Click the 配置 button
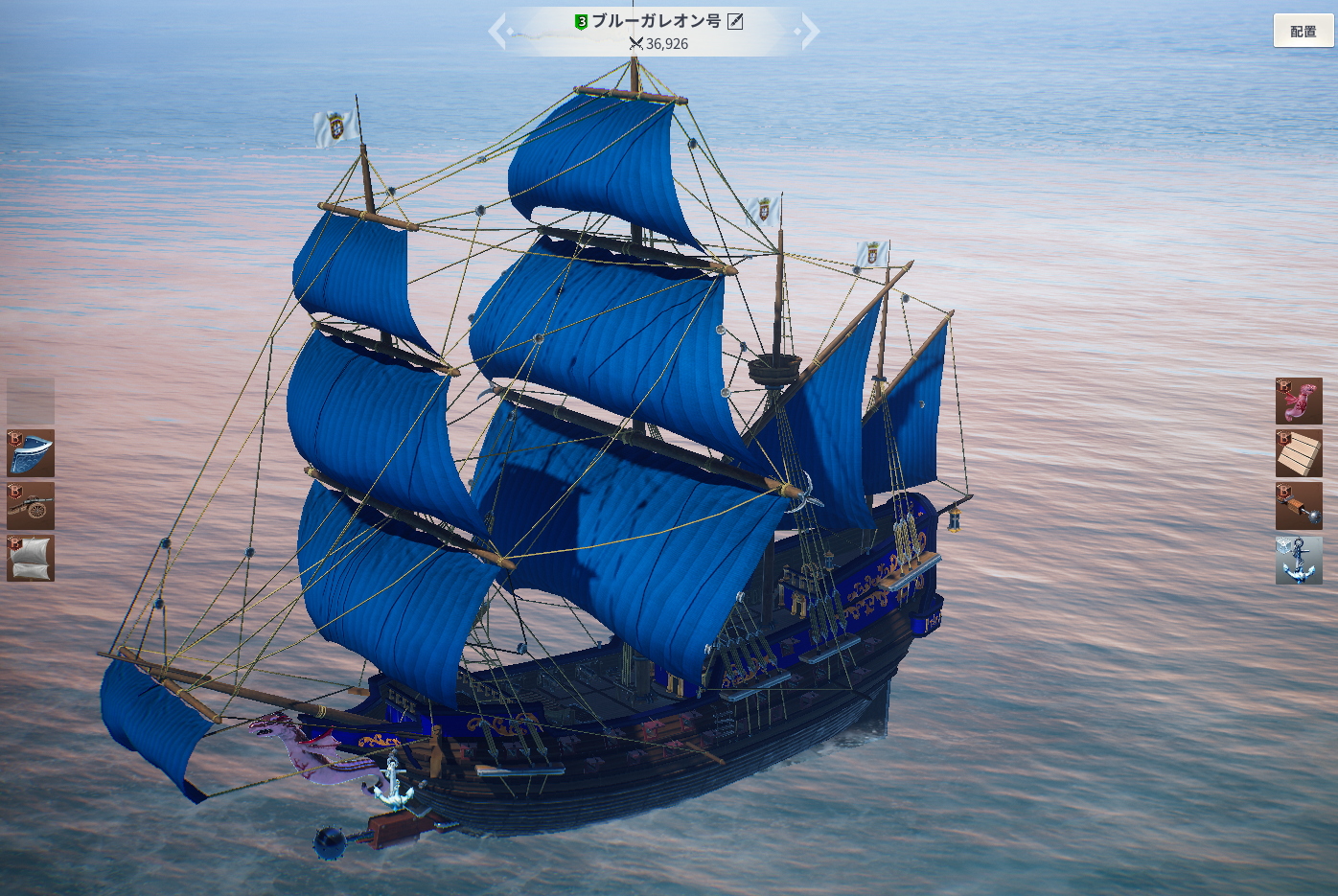This screenshot has height=896, width=1338. 1303,31
